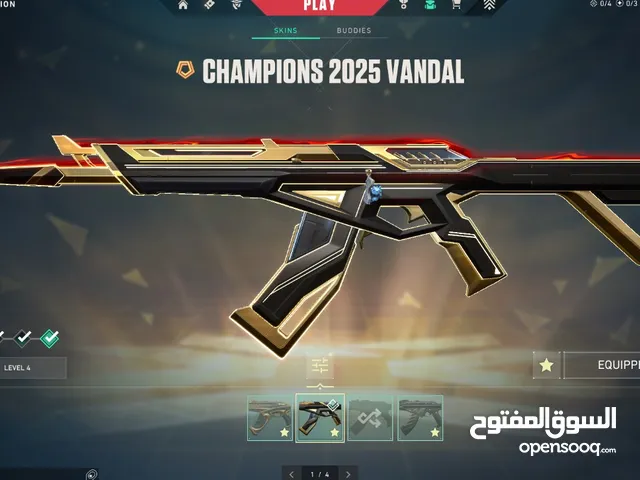
Task: Choose the first gold Vandal variant thumbnail
Action: (x=271, y=418)
